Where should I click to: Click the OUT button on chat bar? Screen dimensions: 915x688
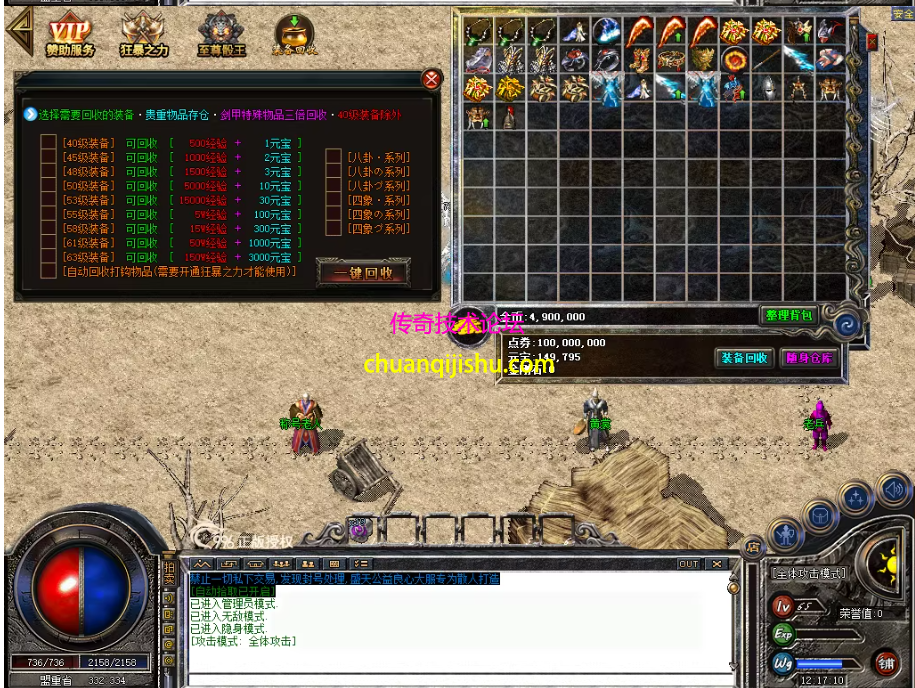[x=689, y=564]
